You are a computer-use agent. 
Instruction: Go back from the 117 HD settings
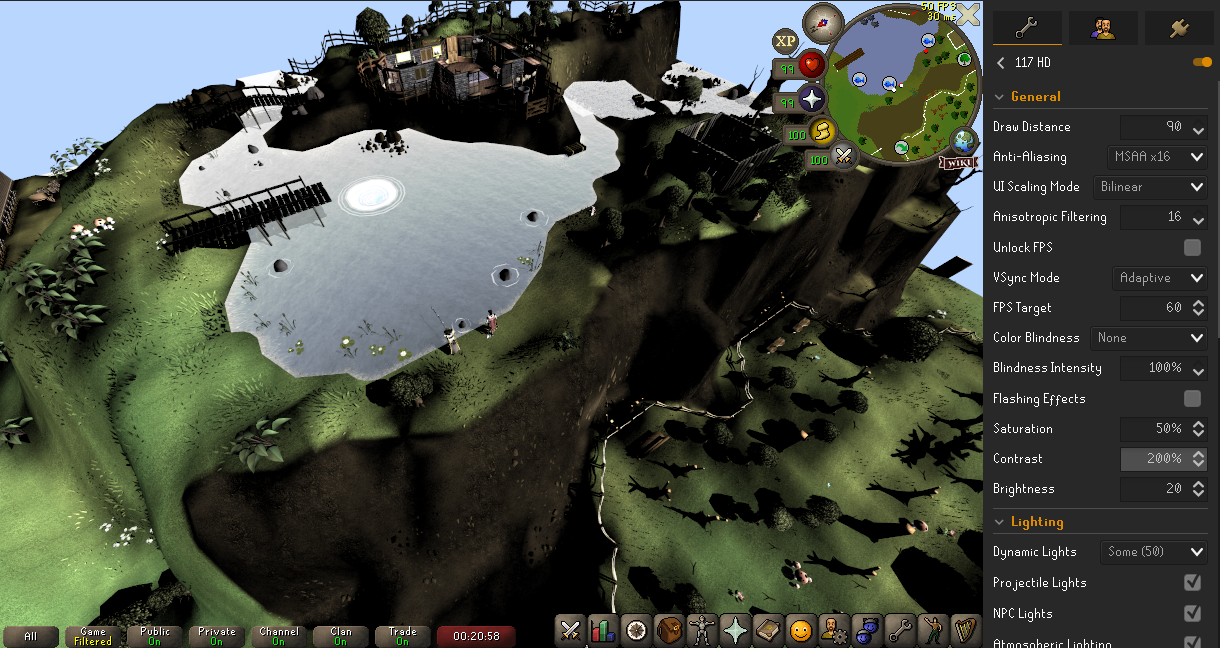[1001, 62]
